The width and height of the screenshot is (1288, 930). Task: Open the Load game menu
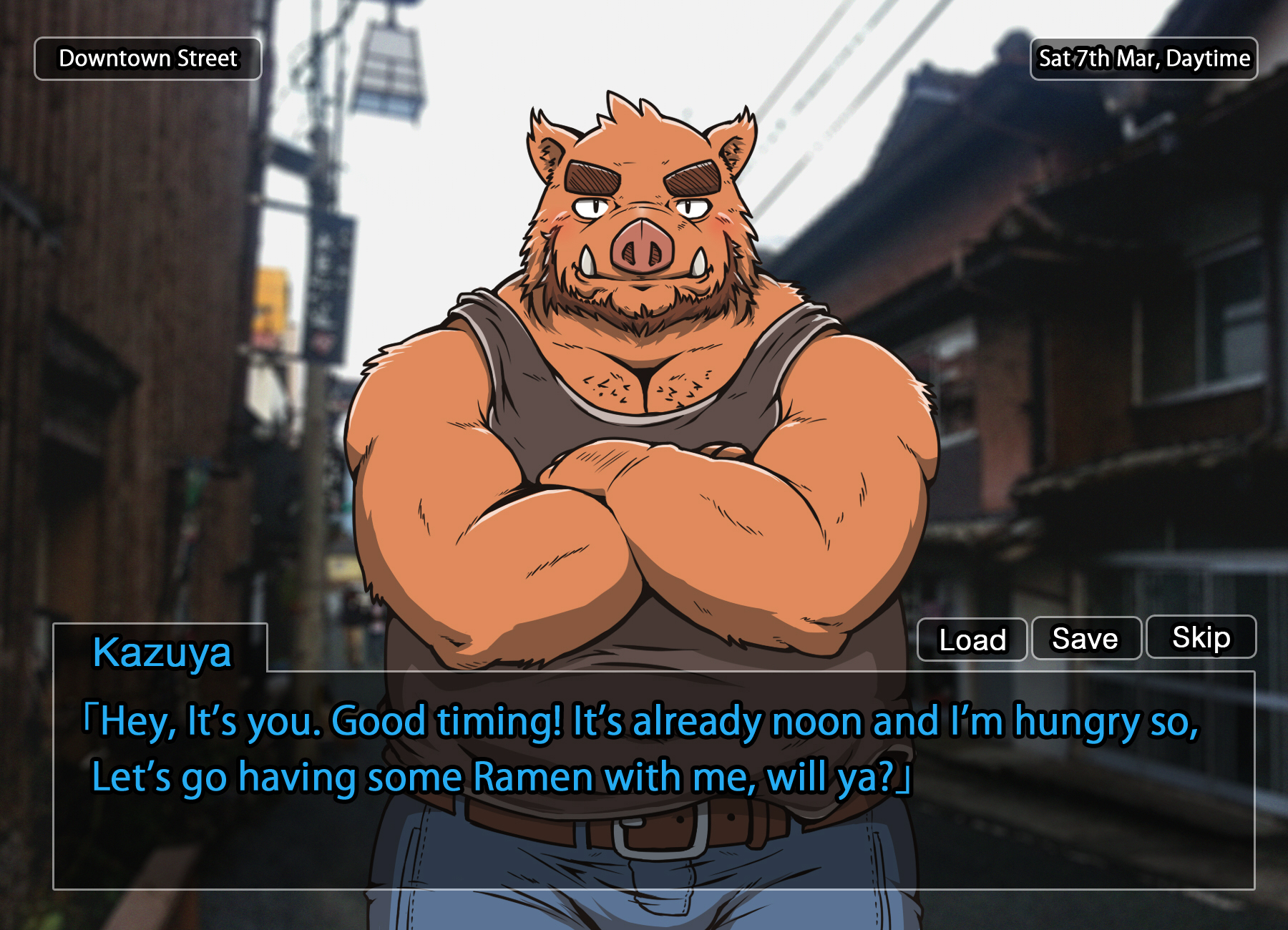[972, 640]
